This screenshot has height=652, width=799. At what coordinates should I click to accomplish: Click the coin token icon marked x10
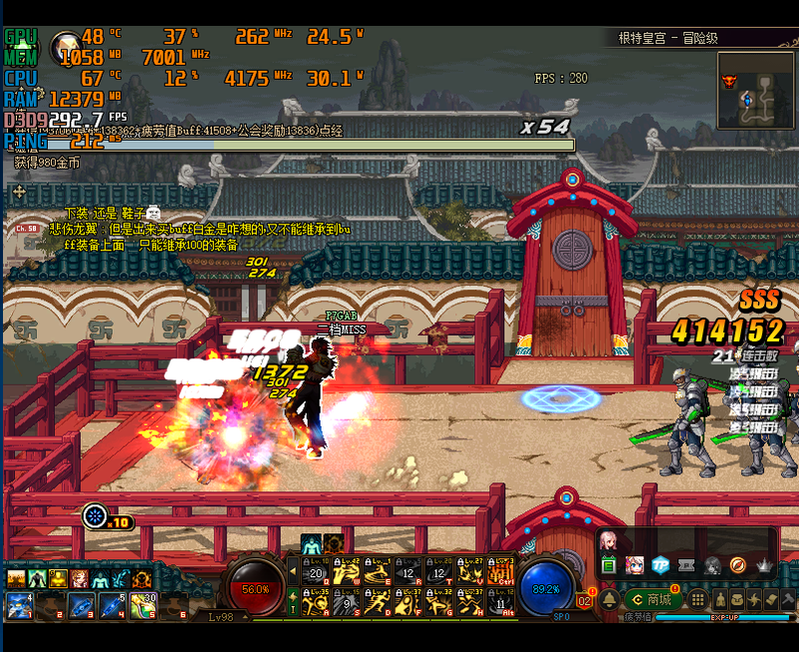[96, 516]
